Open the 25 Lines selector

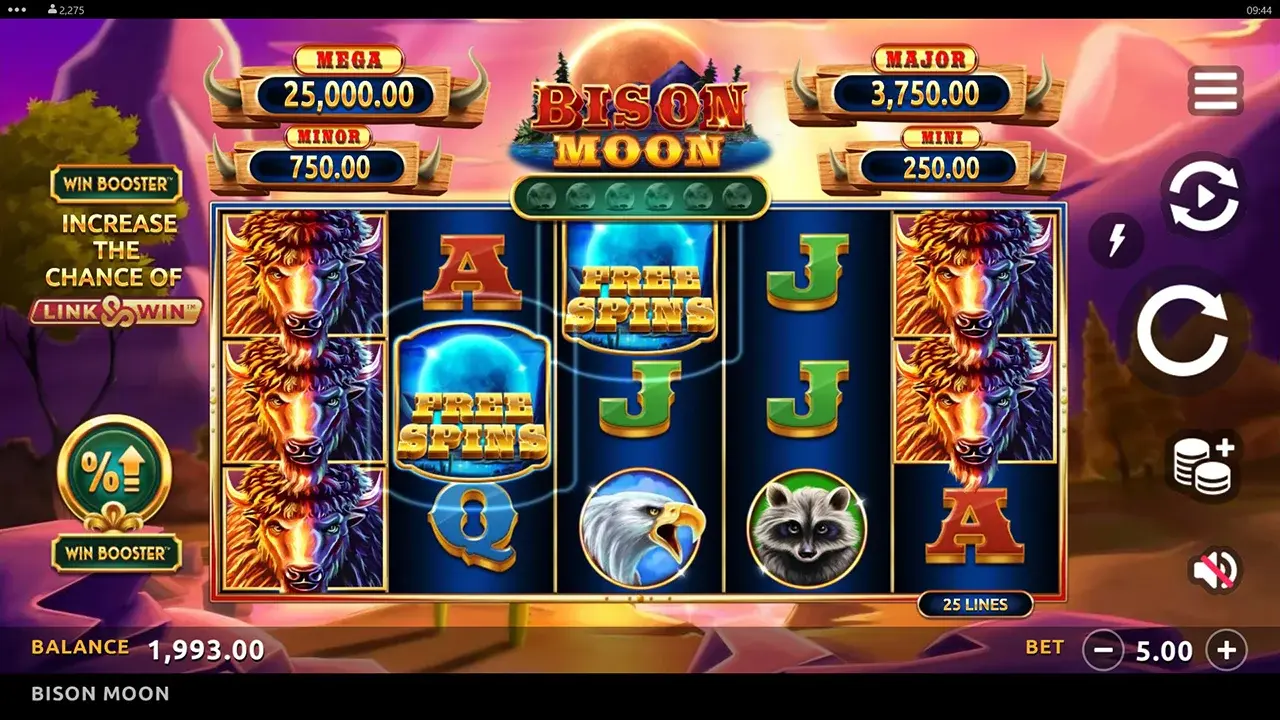(976, 604)
